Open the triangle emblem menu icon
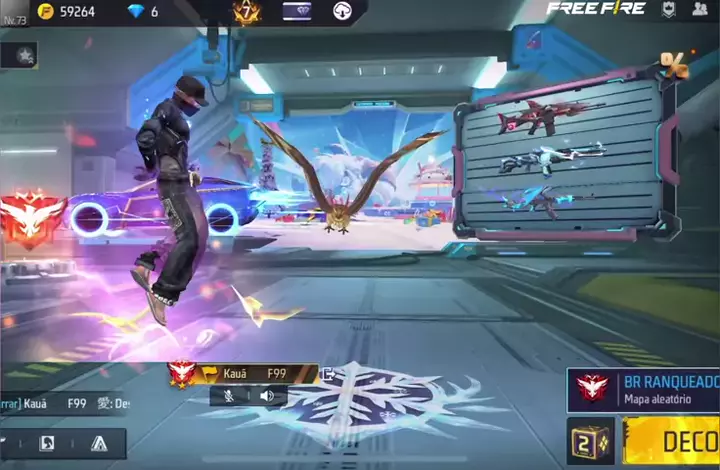The height and width of the screenshot is (470, 720). [x=99, y=443]
